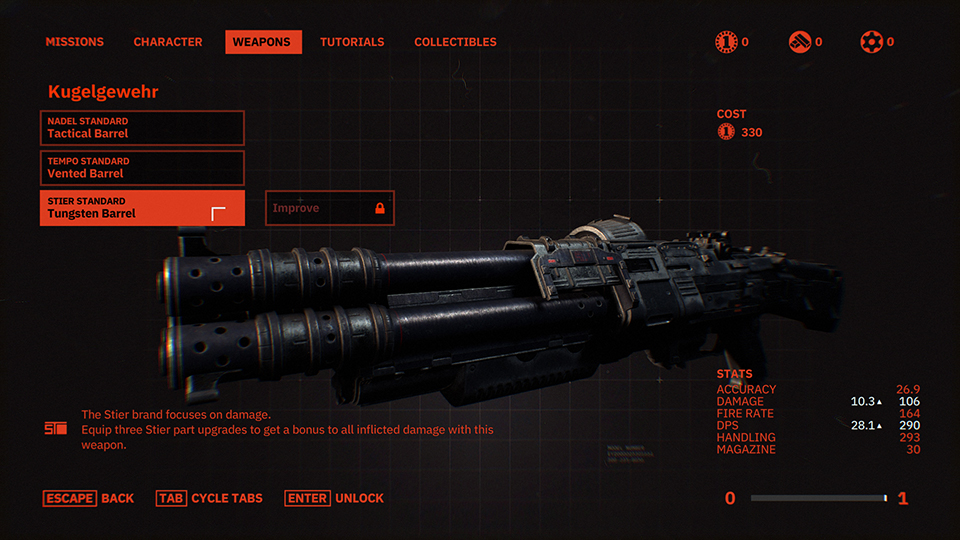Open the Character tab

(x=168, y=42)
